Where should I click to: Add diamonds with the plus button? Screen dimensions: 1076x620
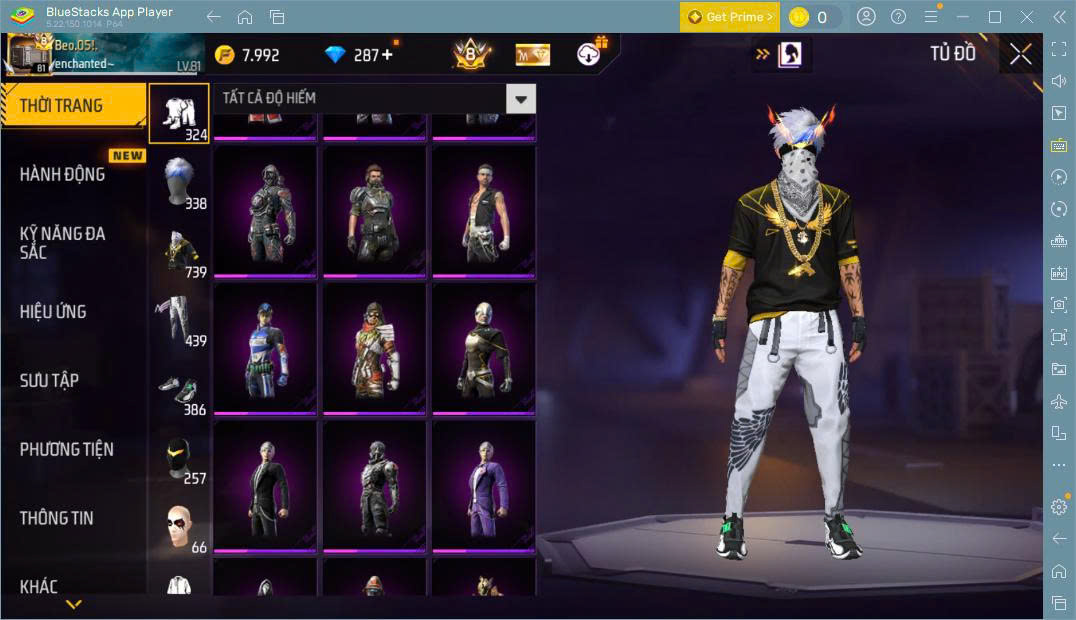pyautogui.click(x=387, y=55)
